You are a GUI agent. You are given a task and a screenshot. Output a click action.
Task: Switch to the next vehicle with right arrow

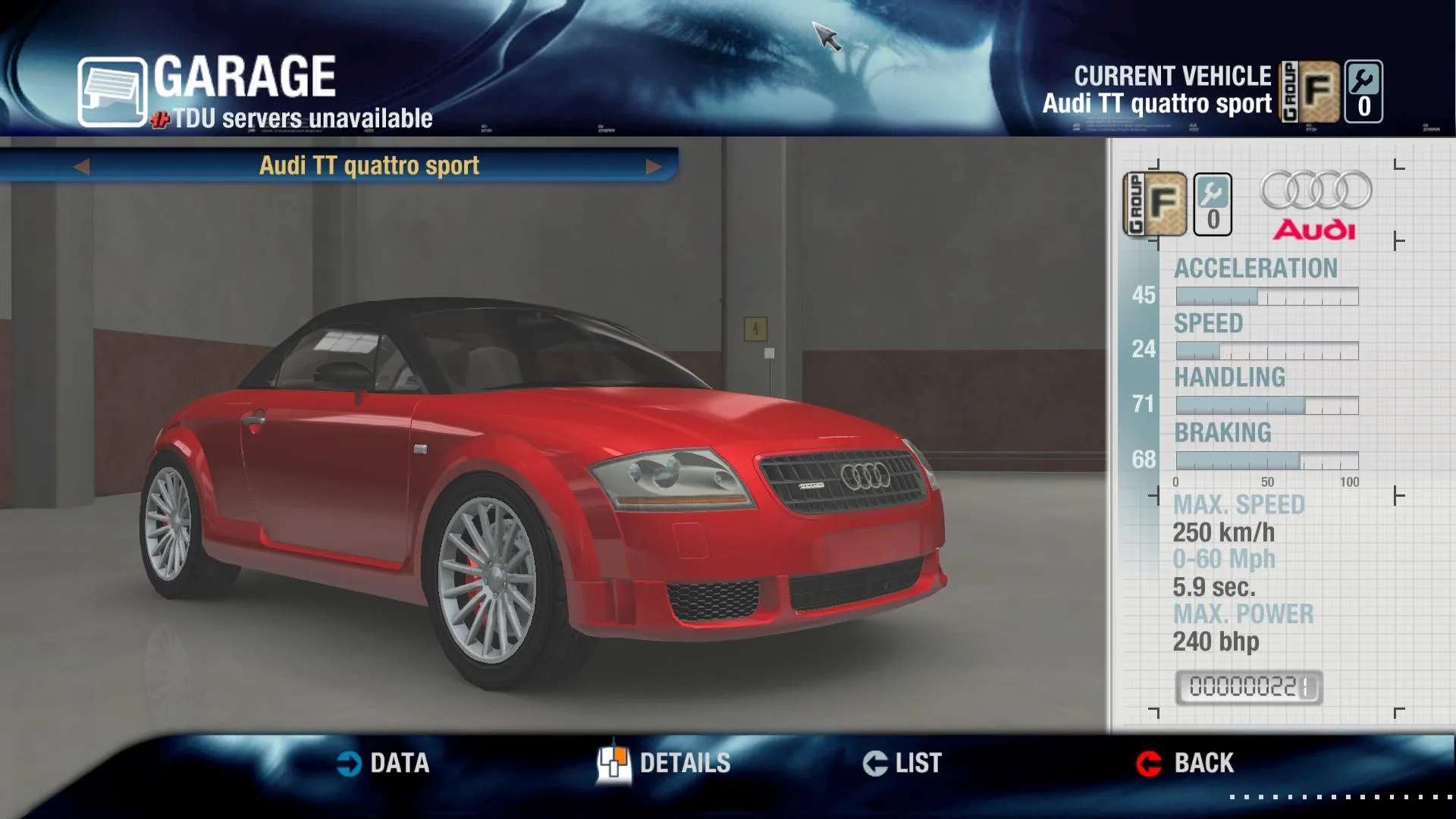(x=653, y=166)
